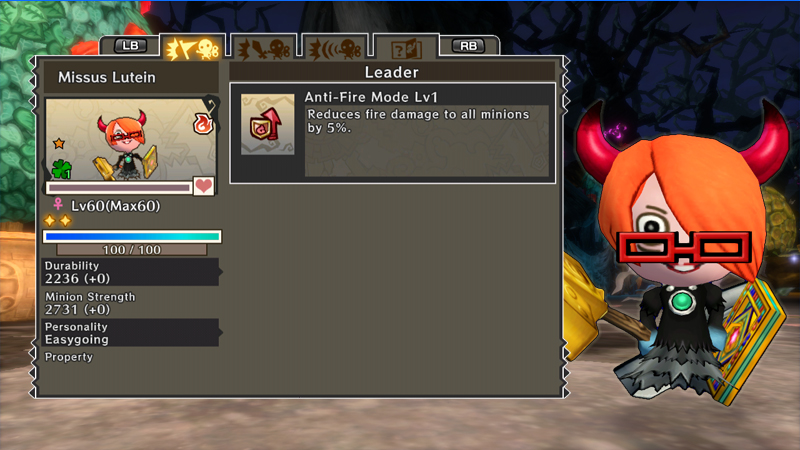Open the sound wave minion tab
Viewport: 800px width, 450px height.
pyautogui.click(x=333, y=48)
